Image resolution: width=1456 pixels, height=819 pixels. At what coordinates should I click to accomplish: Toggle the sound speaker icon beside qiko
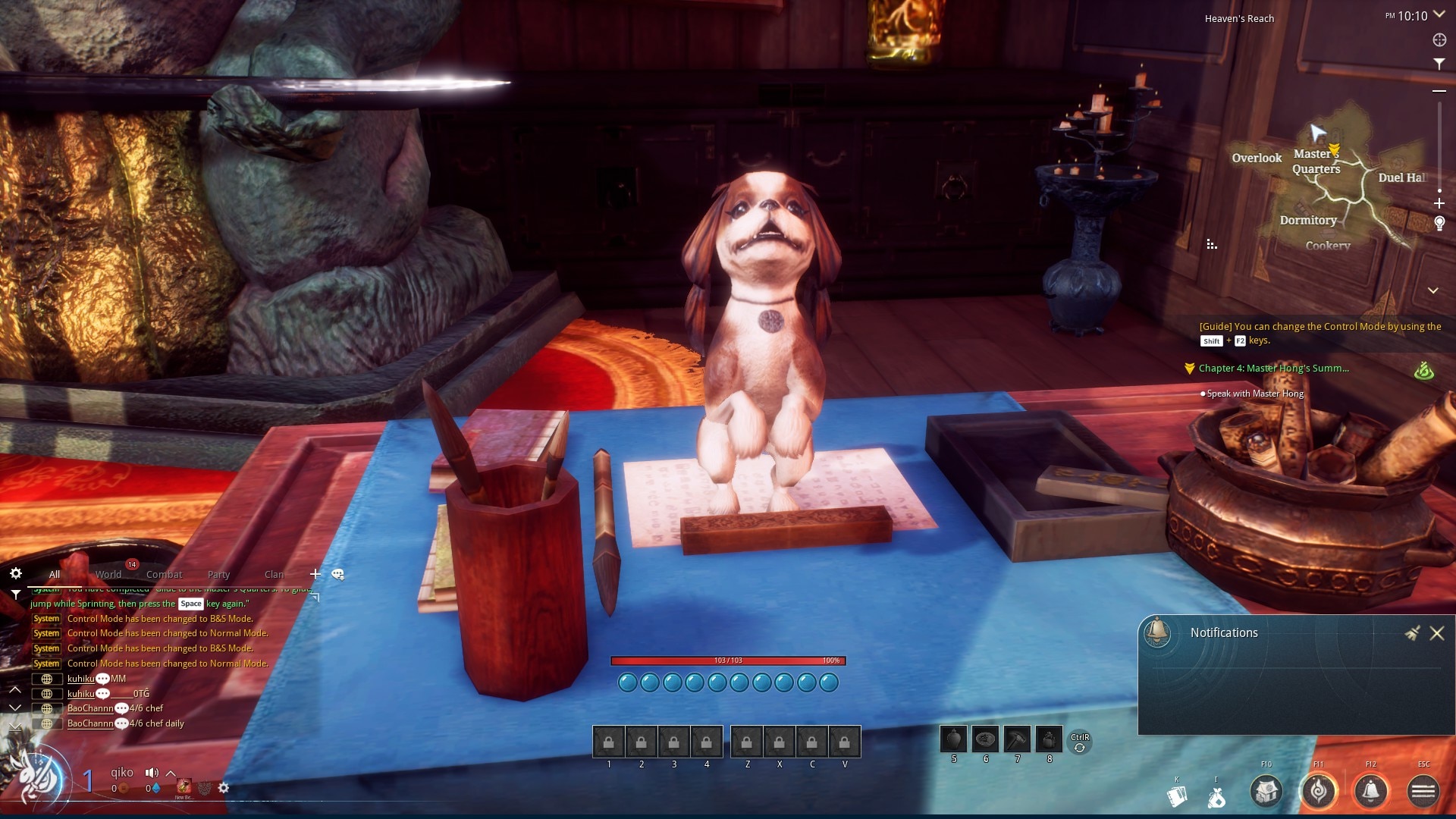[152, 773]
